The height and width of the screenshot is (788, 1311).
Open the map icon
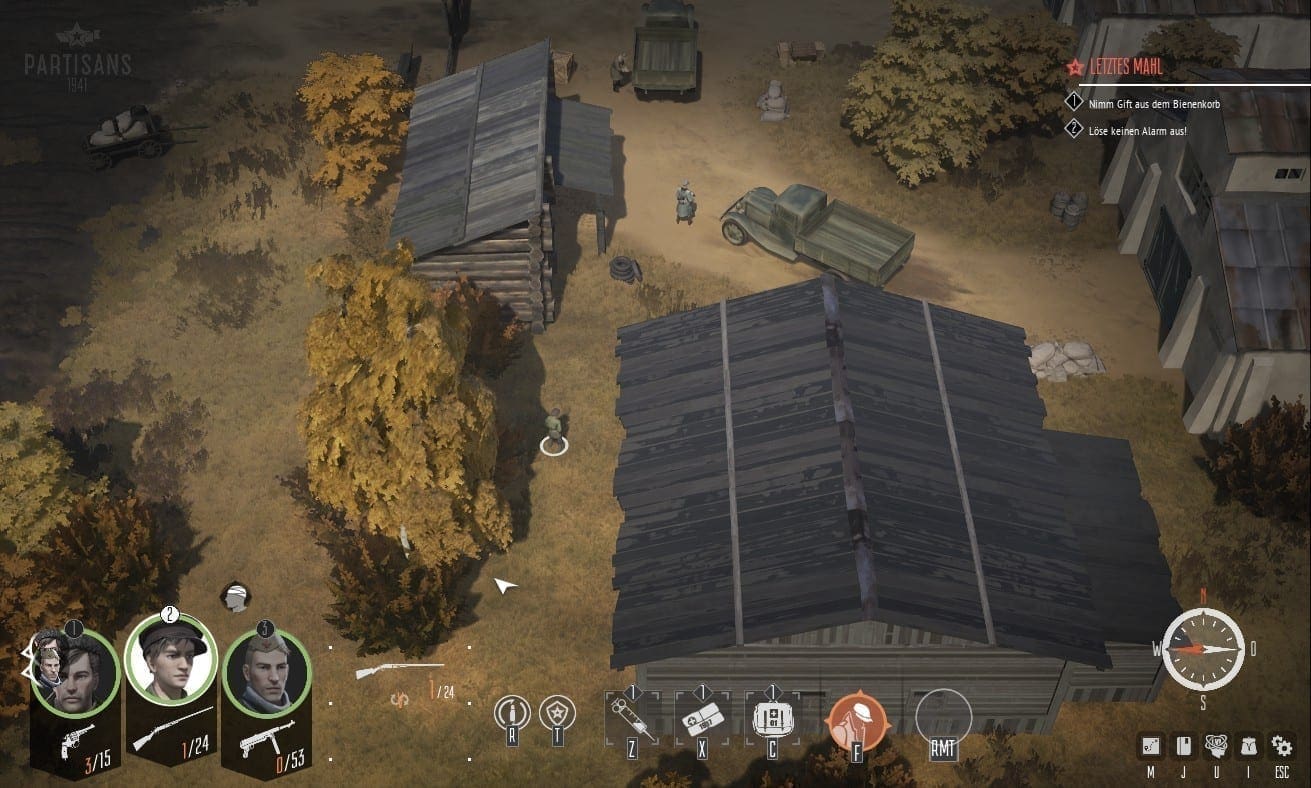1151,746
